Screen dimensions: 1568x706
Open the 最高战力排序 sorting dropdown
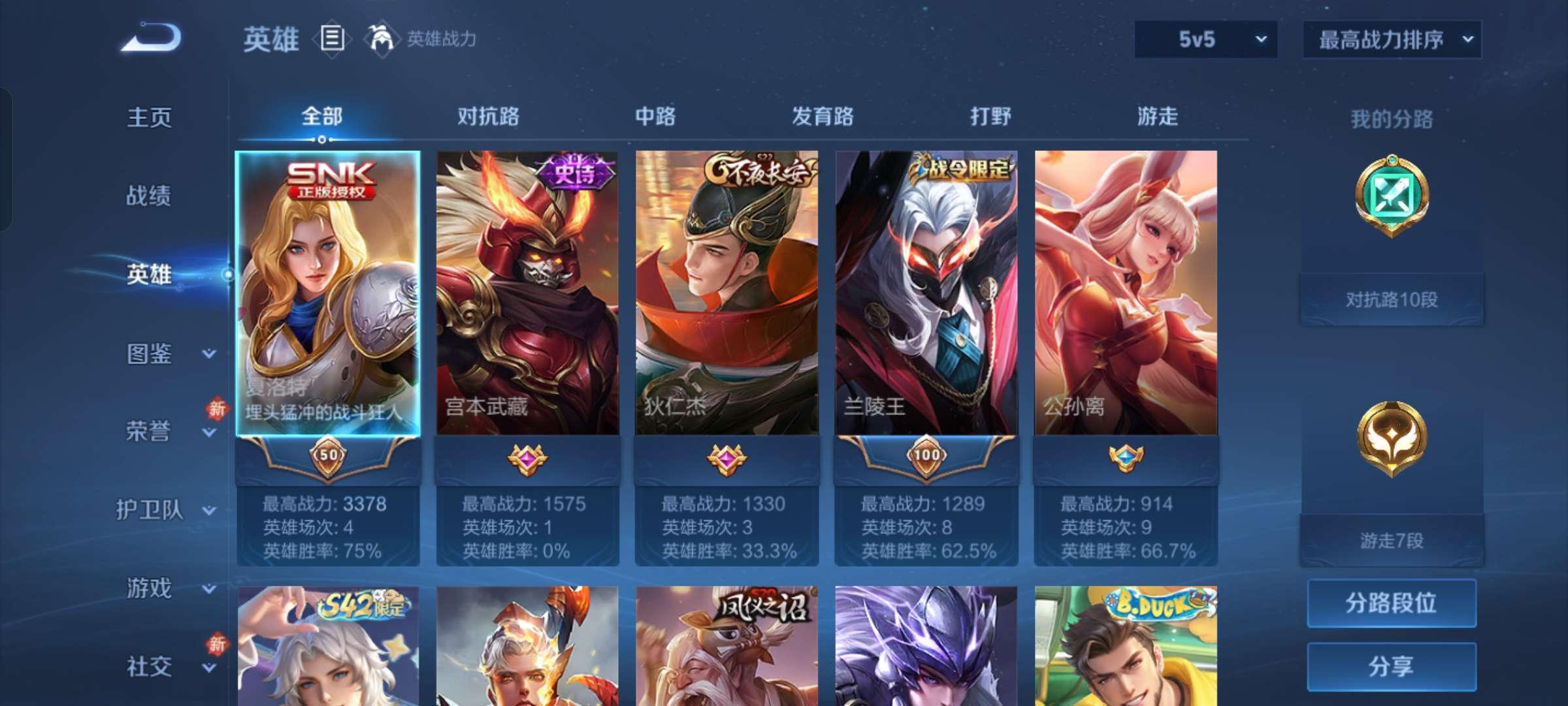pos(1390,39)
